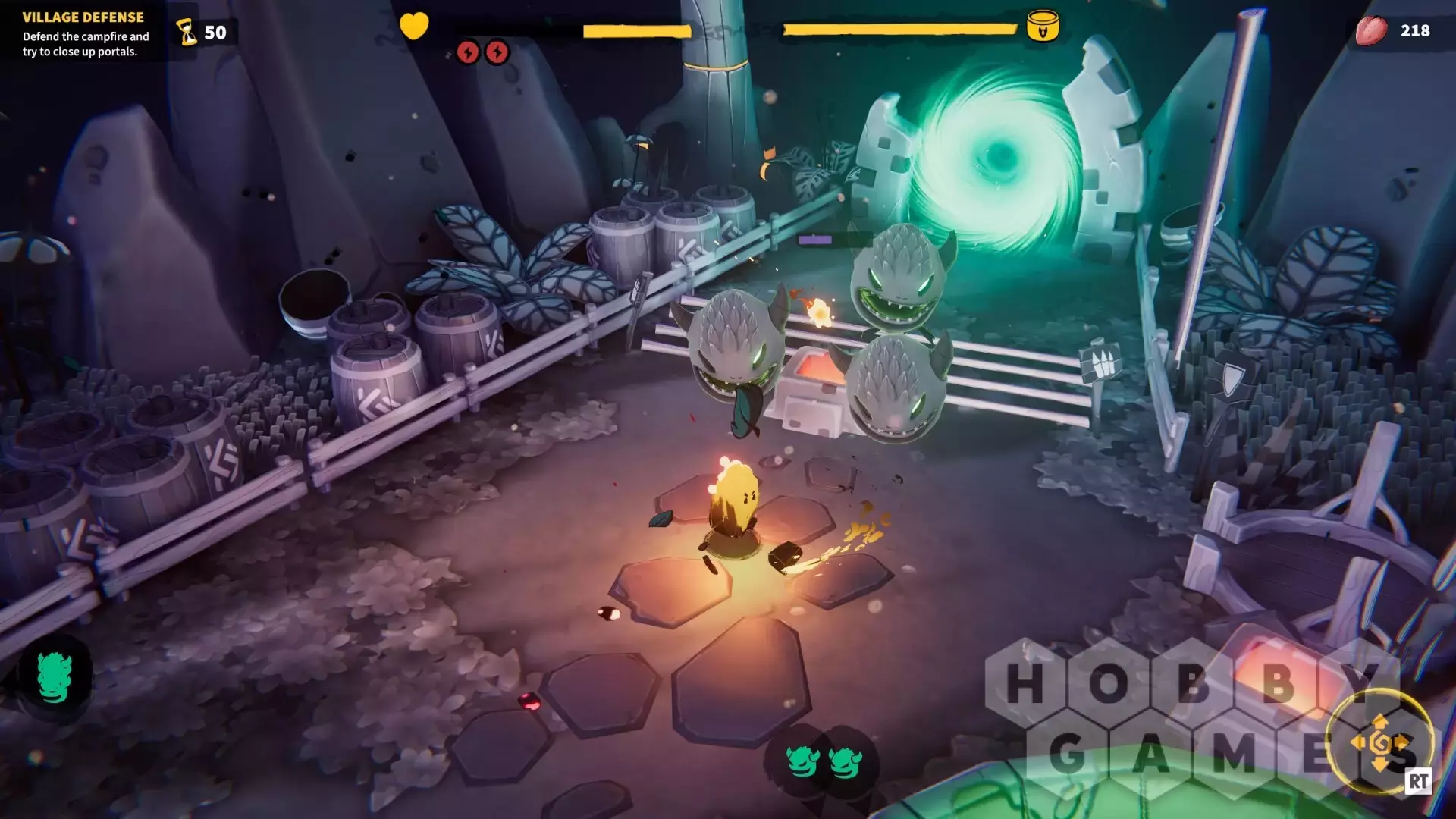1456x819 pixels.
Task: Click the red seed currency icon
Action: (1371, 31)
